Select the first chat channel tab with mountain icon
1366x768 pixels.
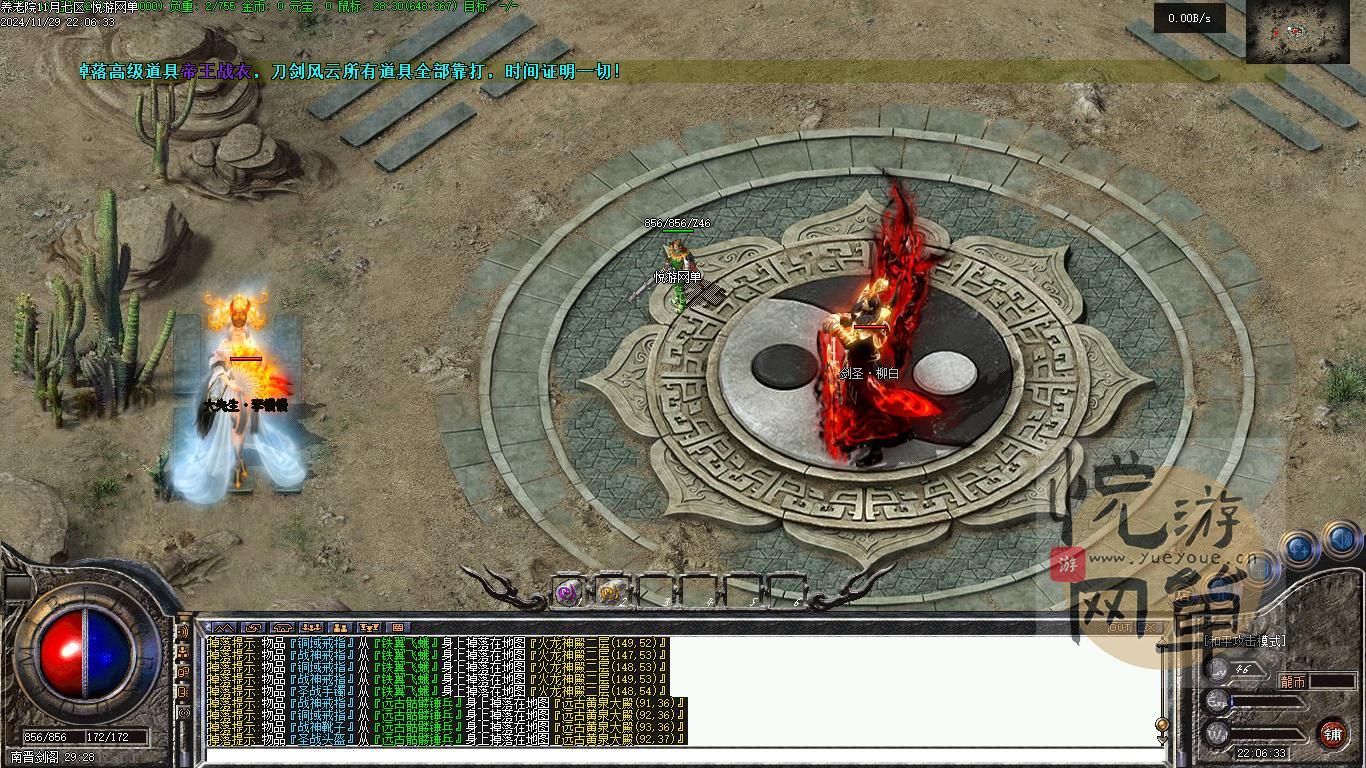223,628
